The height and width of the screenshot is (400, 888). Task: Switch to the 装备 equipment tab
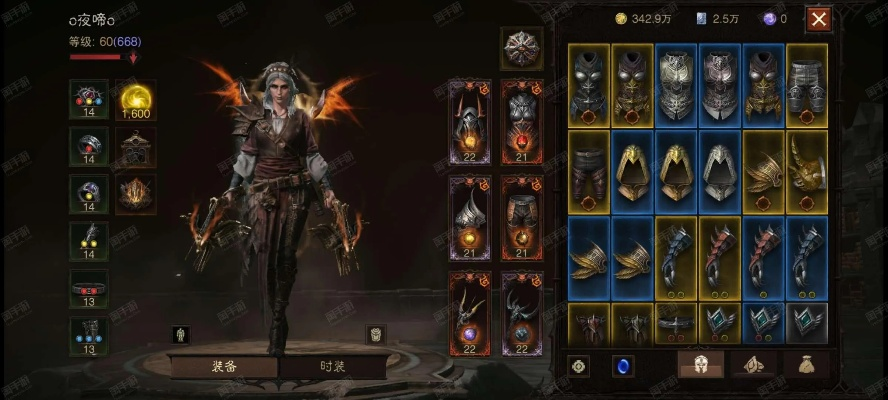click(224, 366)
